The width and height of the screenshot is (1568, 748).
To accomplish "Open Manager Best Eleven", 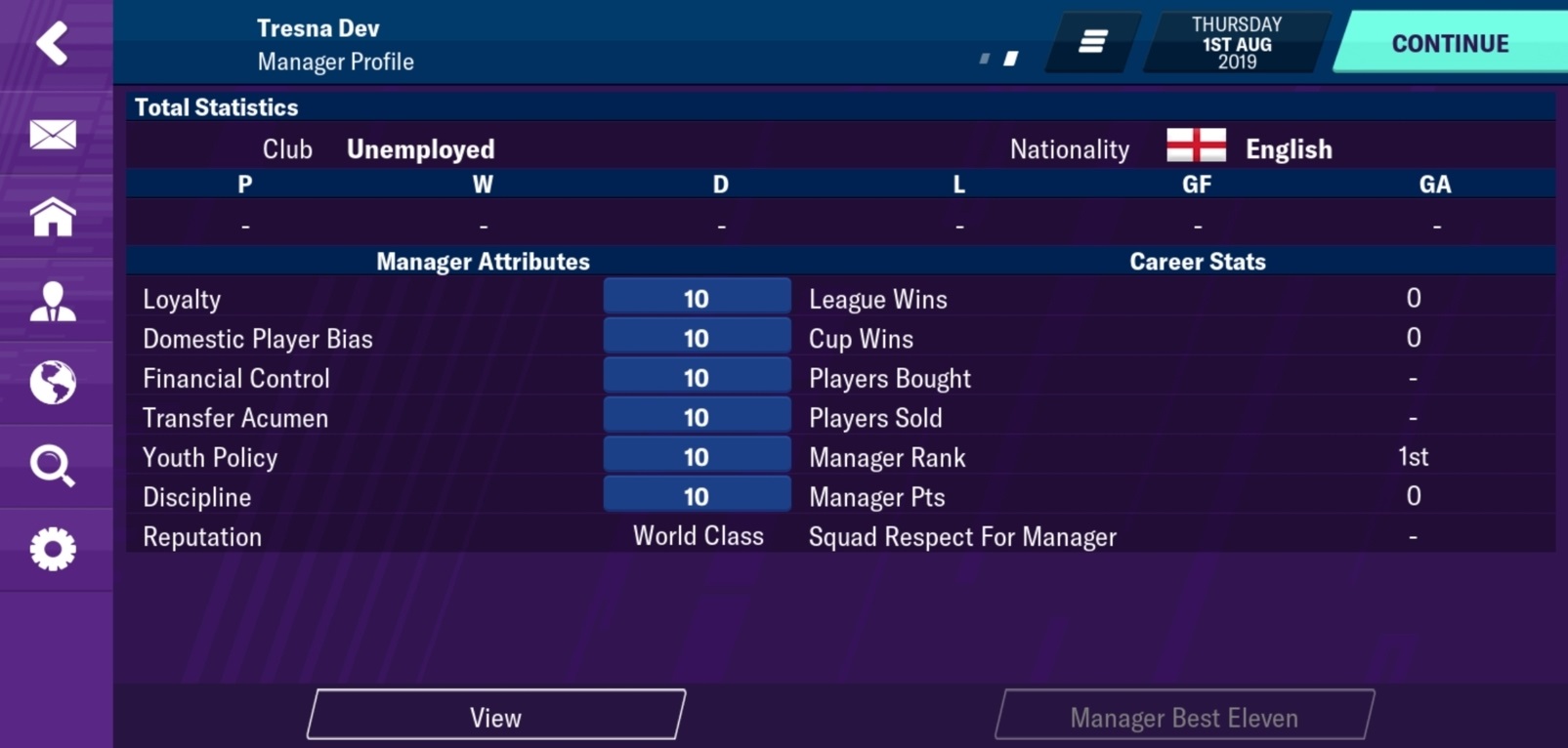I will (1185, 715).
